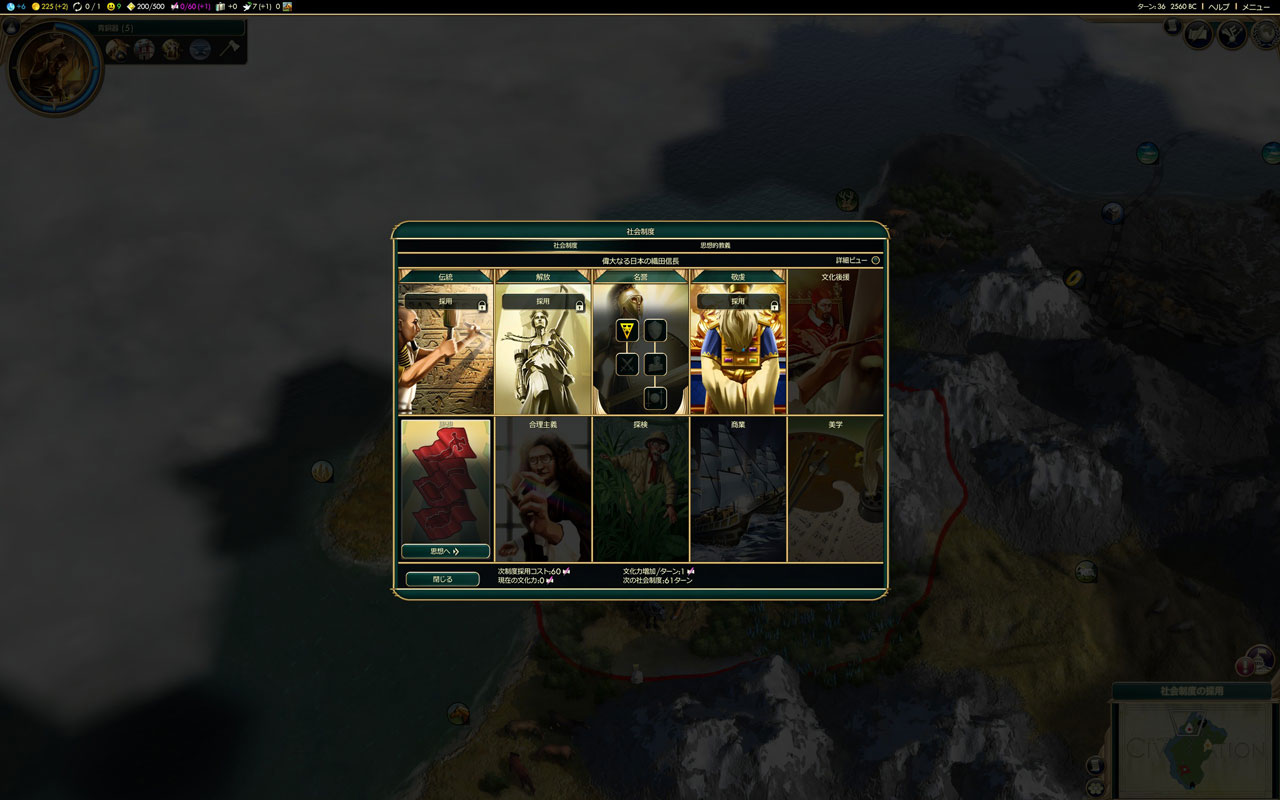The image size is (1280, 800).
Task: Switch to the 思想的教義 tab
Action: point(715,245)
